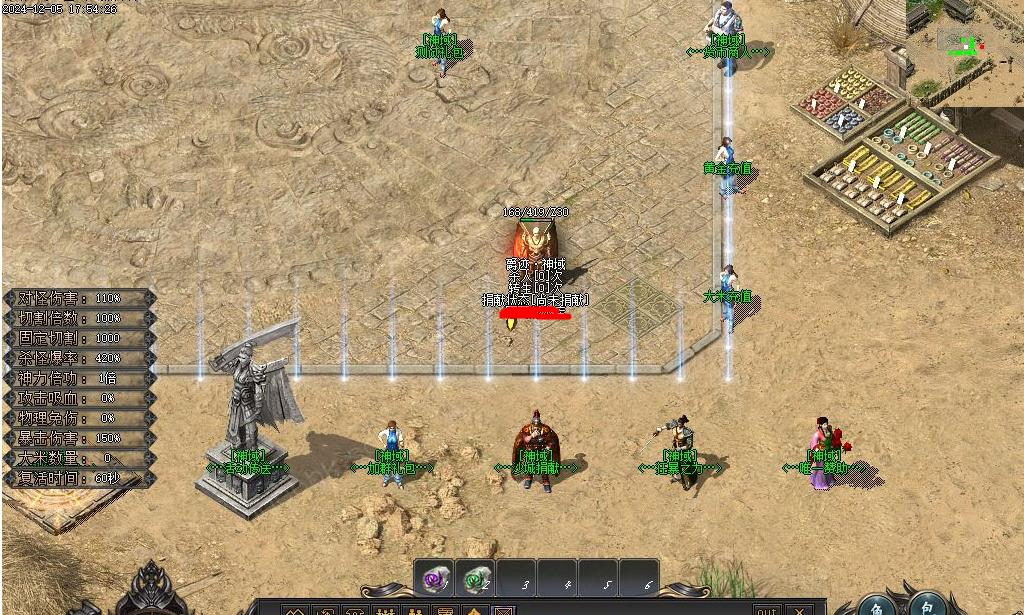1024x615 pixels.
Task: Open the bag with the 包 button
Action: click(928, 605)
